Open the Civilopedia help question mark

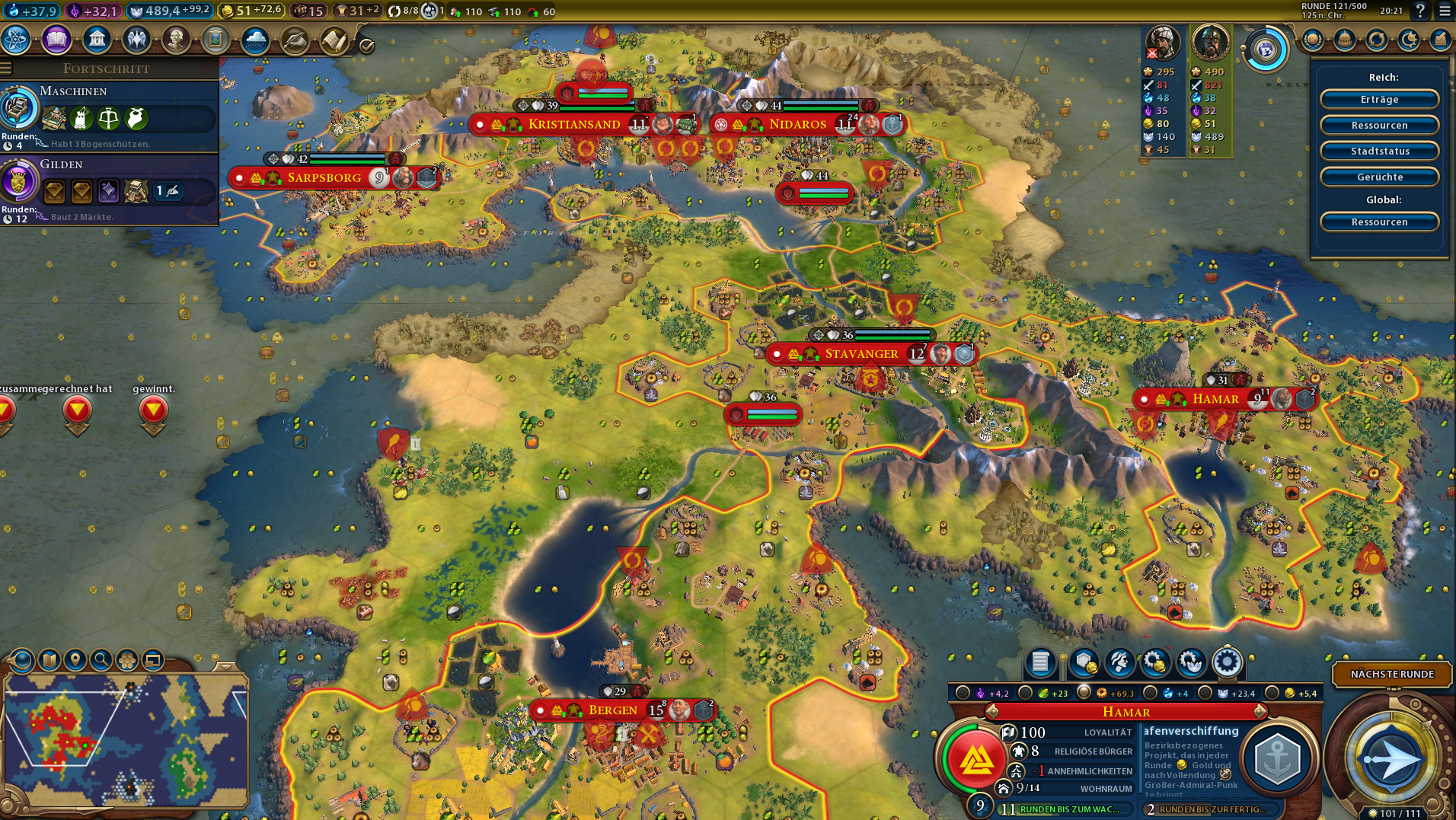[x=1419, y=11]
